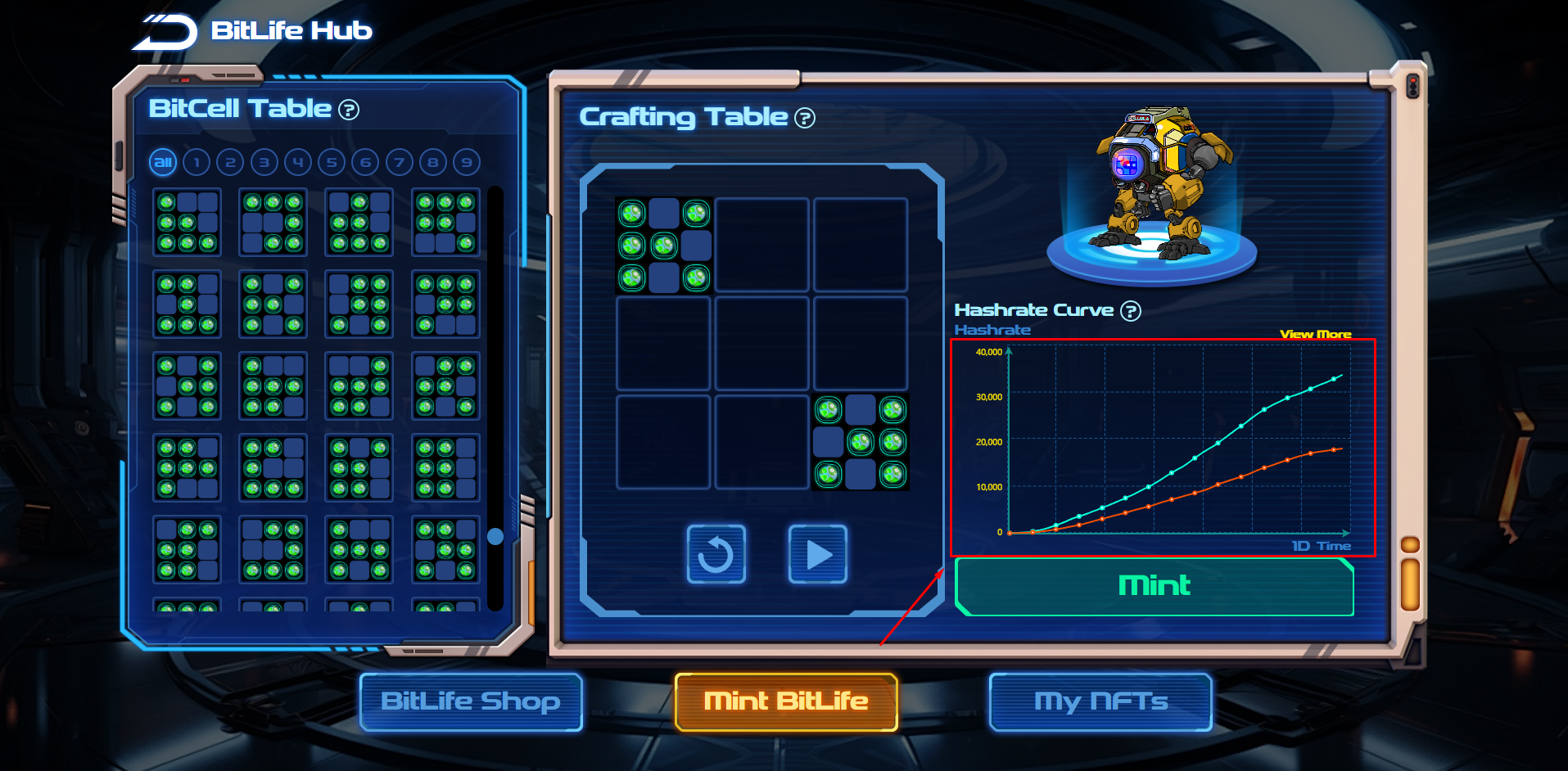Filter BitCell Table by number 3
Viewport: 1568px width, 771px height.
click(264, 162)
